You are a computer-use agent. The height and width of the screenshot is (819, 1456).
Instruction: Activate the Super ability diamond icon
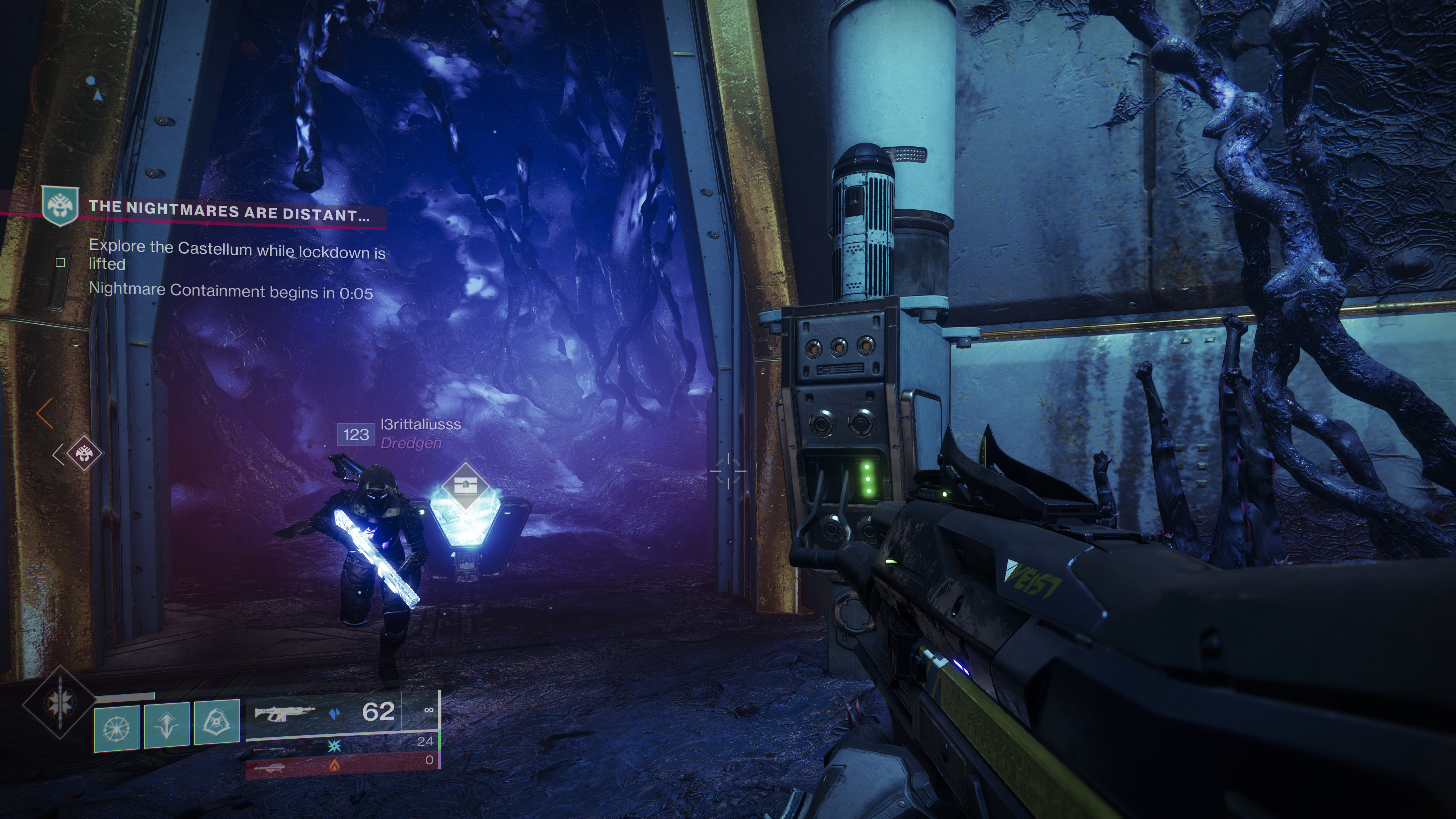click(x=60, y=702)
